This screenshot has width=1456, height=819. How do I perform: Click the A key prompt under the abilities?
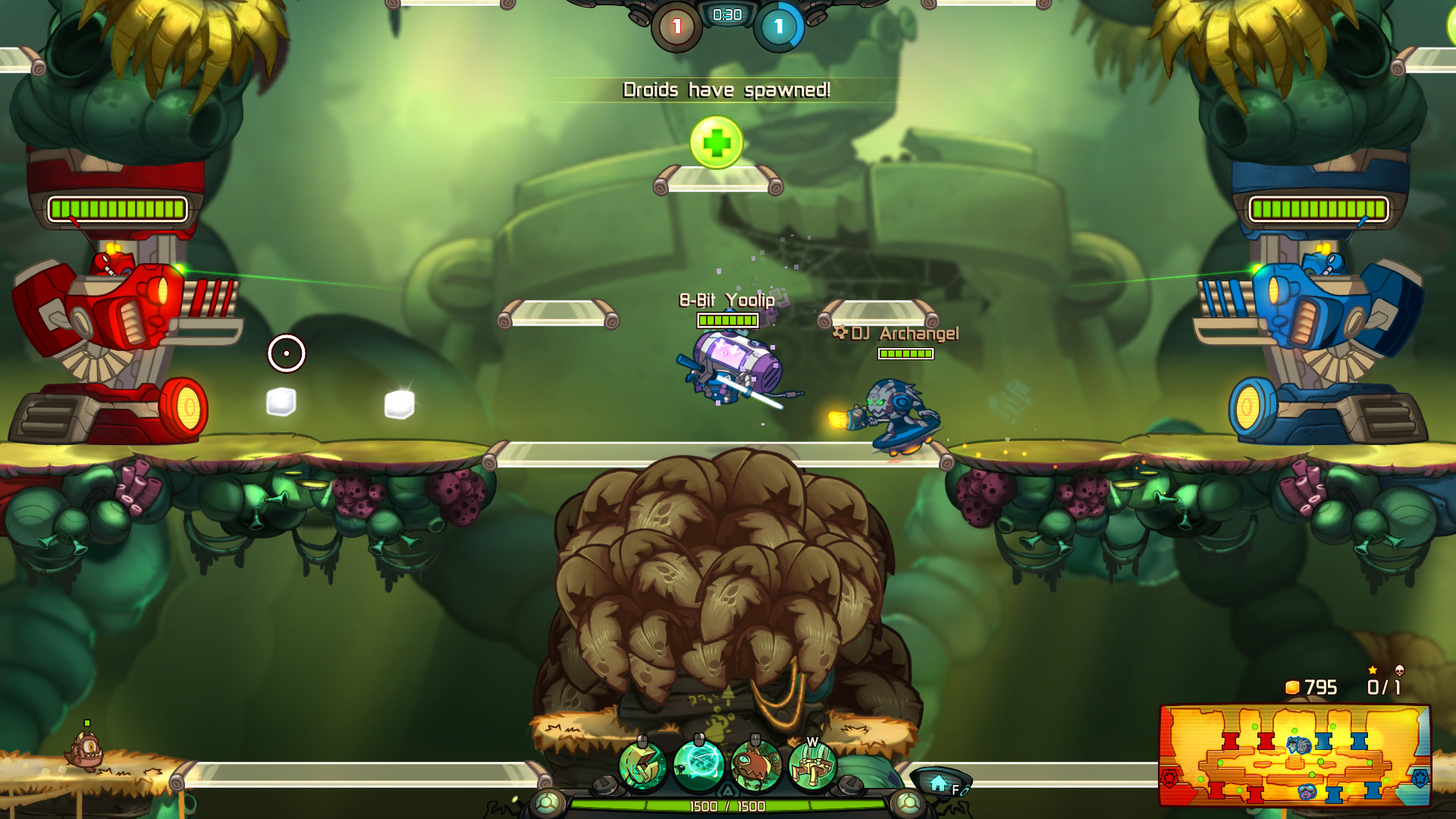[728, 789]
